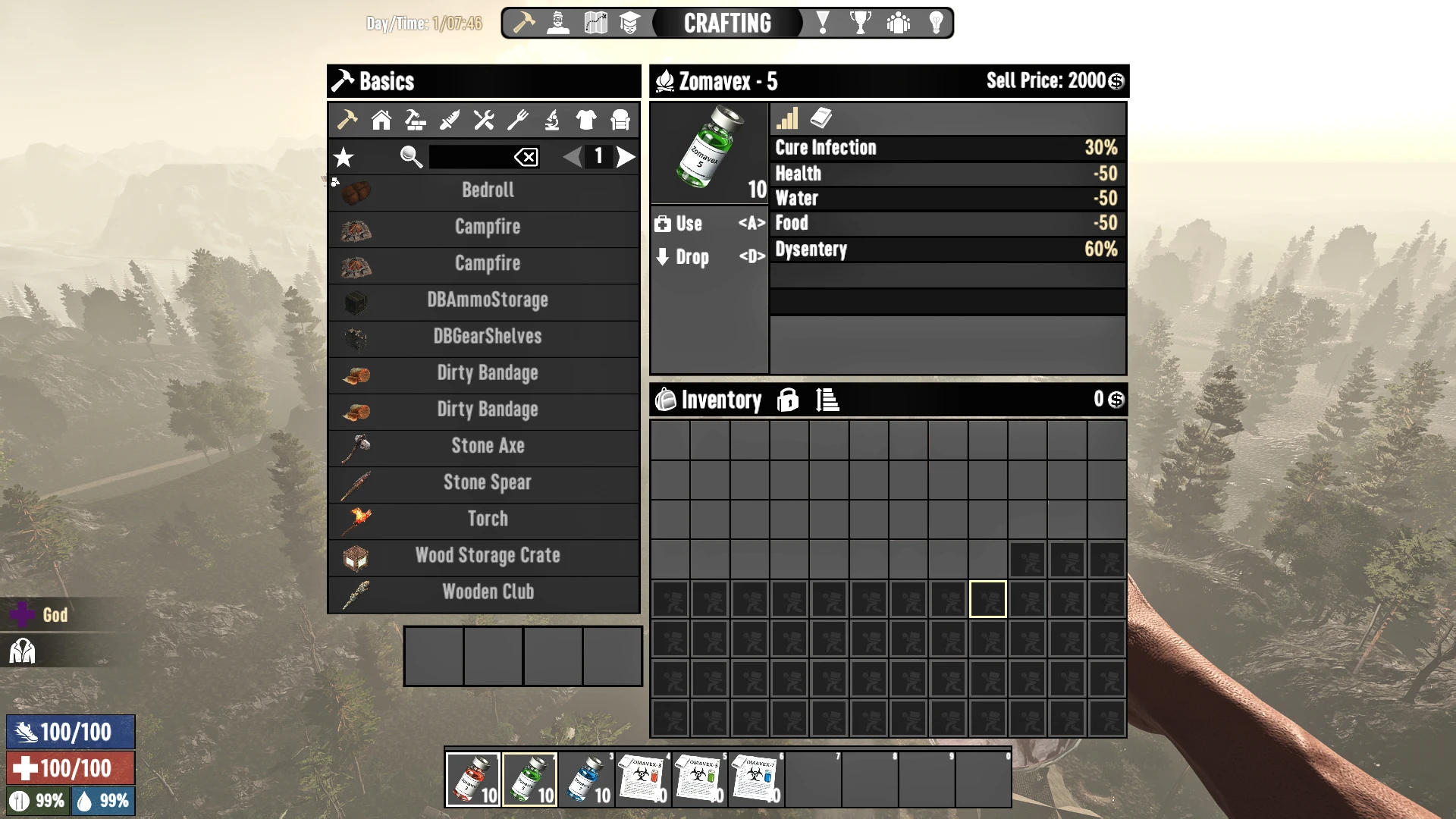Open the map from the top bar

595,23
